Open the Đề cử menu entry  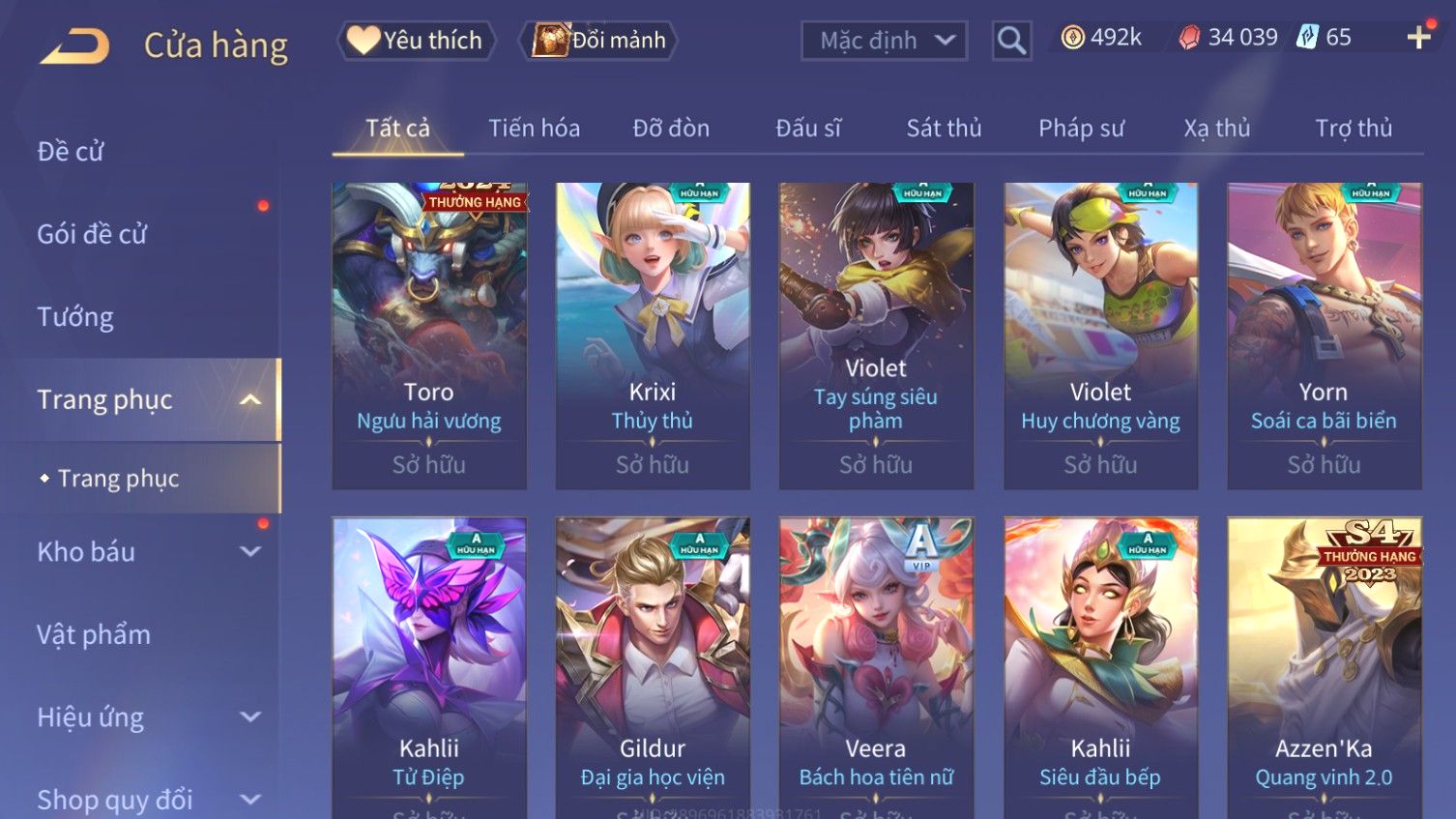71,152
